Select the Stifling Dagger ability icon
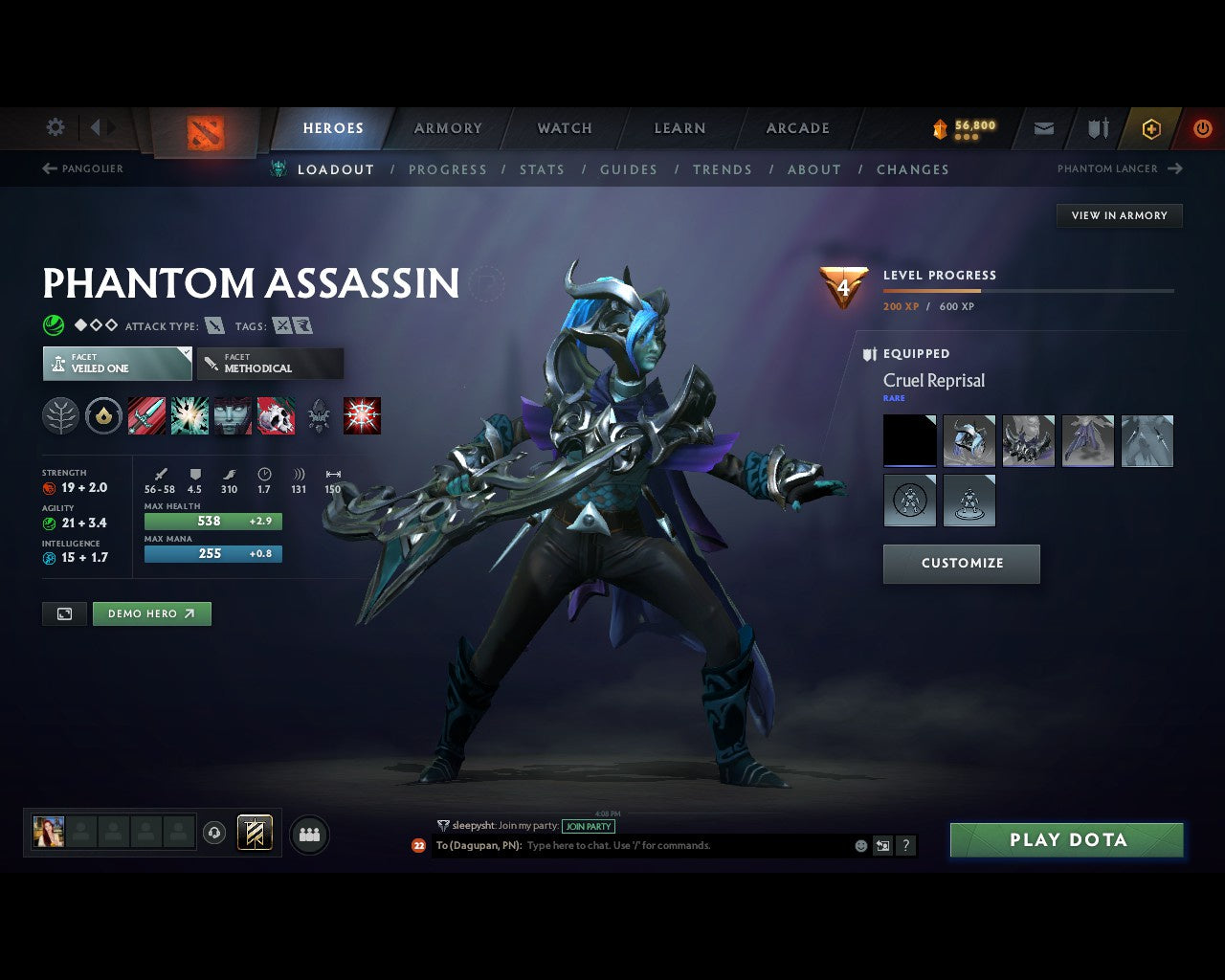 pos(147,415)
